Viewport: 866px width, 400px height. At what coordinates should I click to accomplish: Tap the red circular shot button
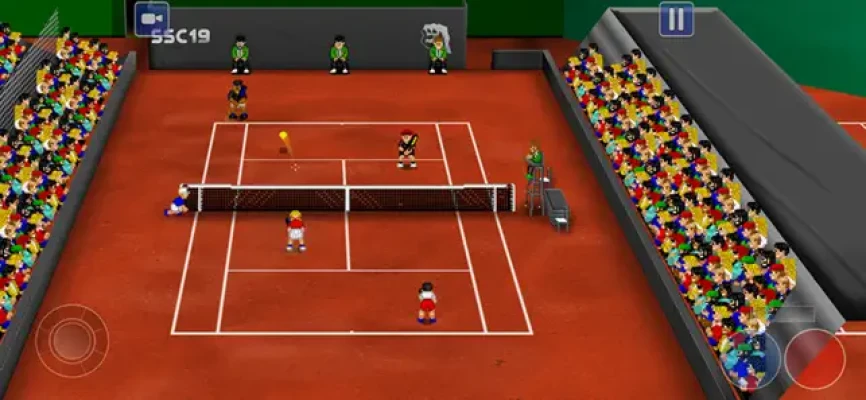click(814, 358)
